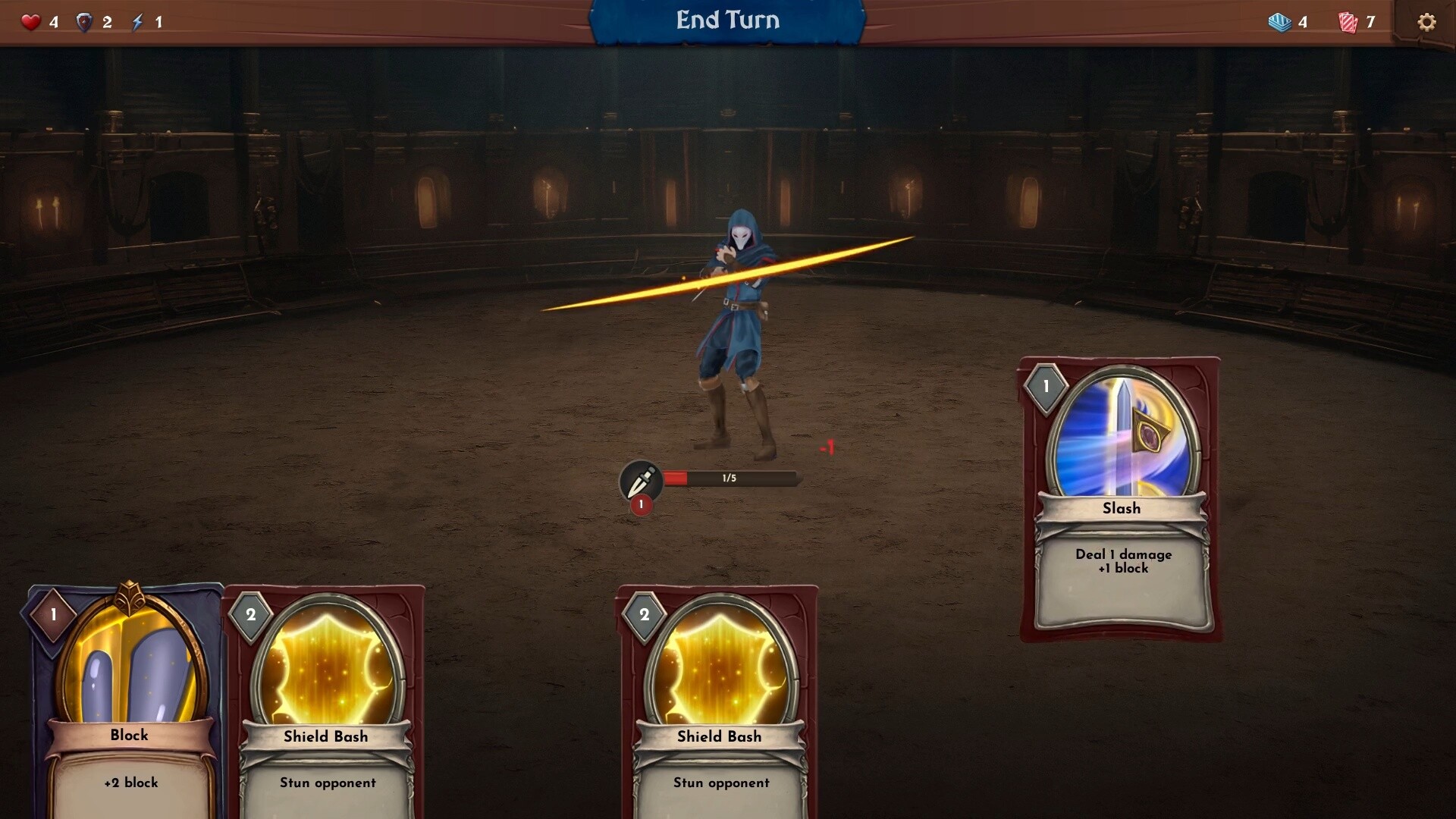Click the shield armor icon

click(86, 21)
